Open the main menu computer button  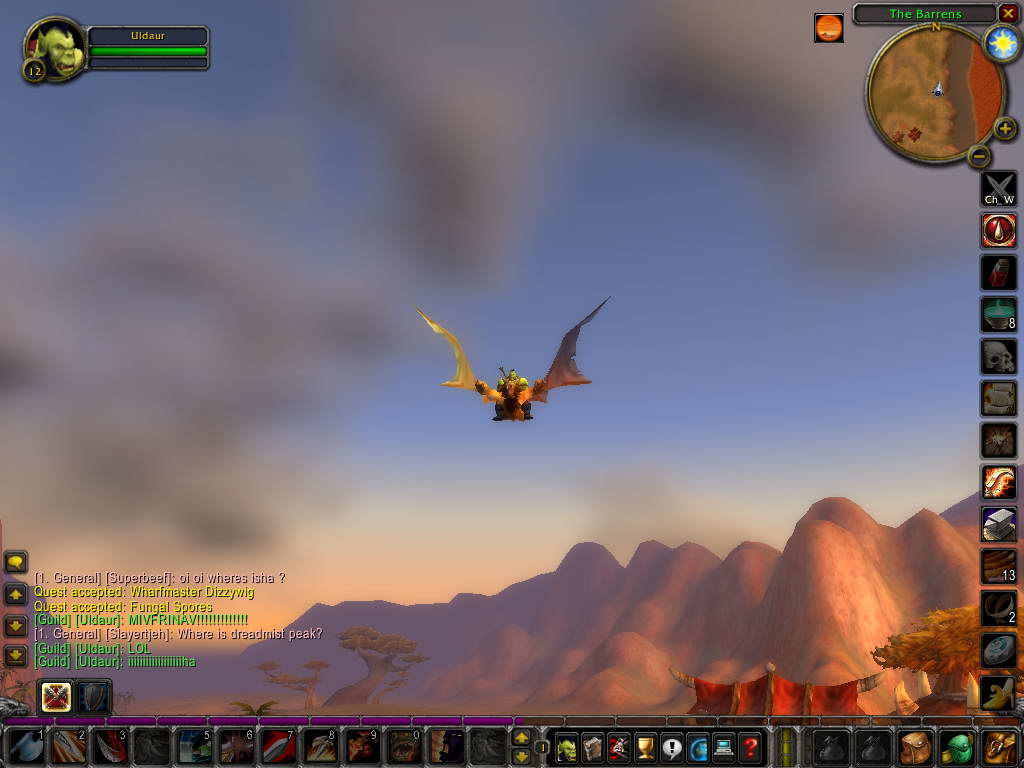[723, 746]
